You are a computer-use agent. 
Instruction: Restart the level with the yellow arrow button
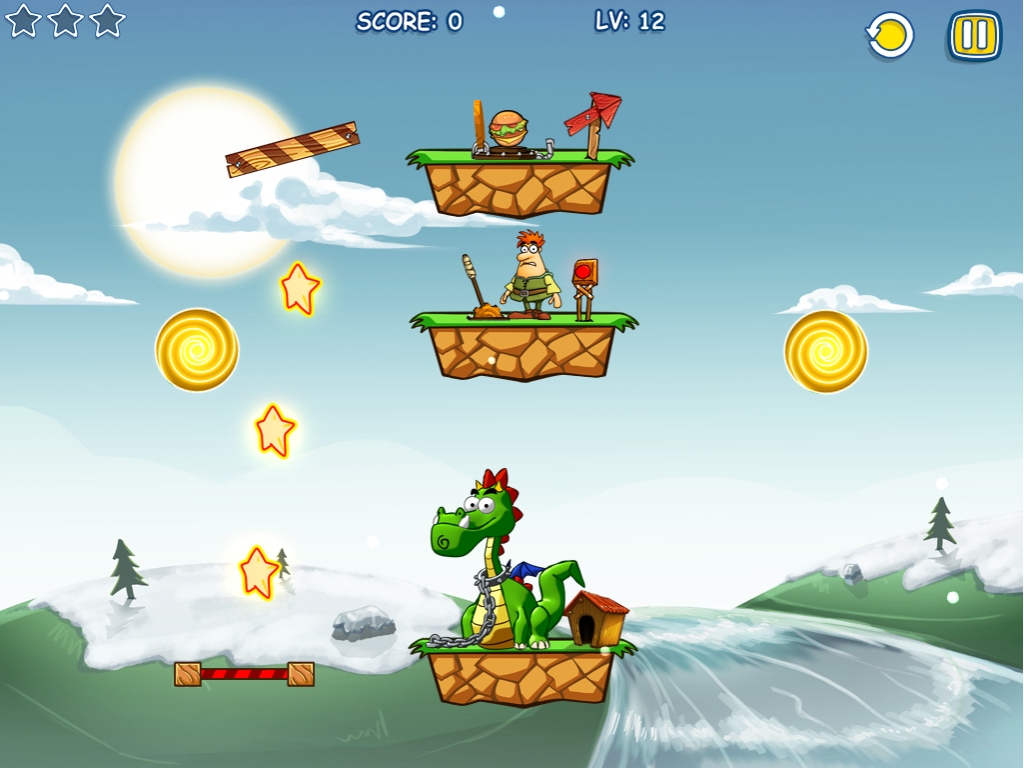click(x=889, y=36)
